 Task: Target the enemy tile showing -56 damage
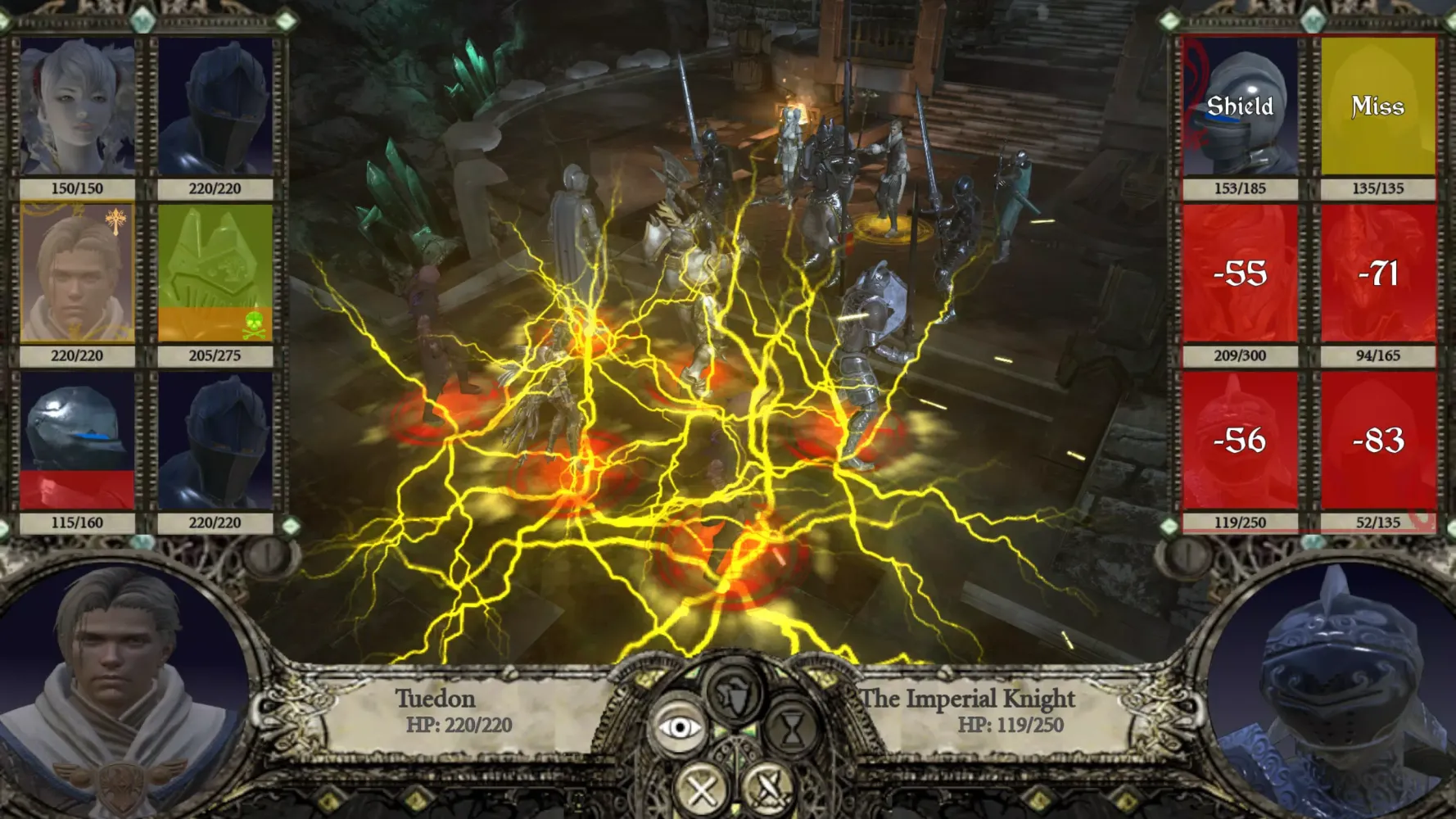pos(1240,441)
